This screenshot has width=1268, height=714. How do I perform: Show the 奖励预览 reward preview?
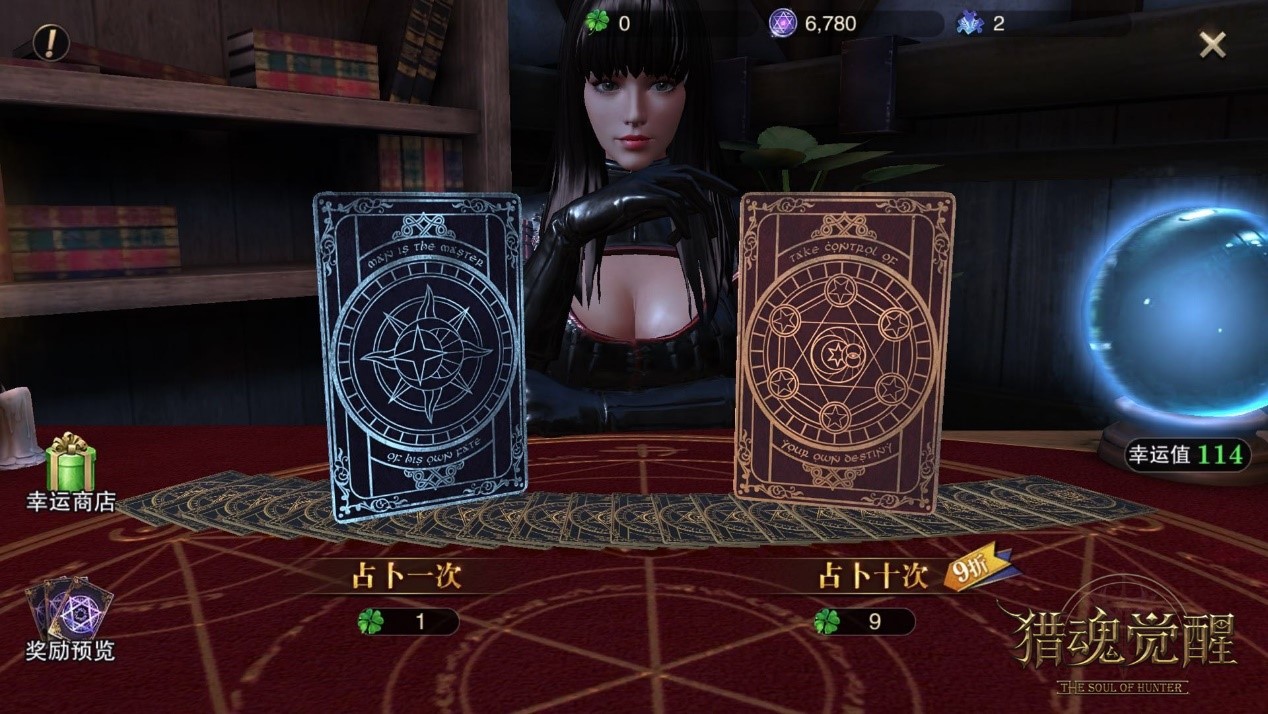69,612
